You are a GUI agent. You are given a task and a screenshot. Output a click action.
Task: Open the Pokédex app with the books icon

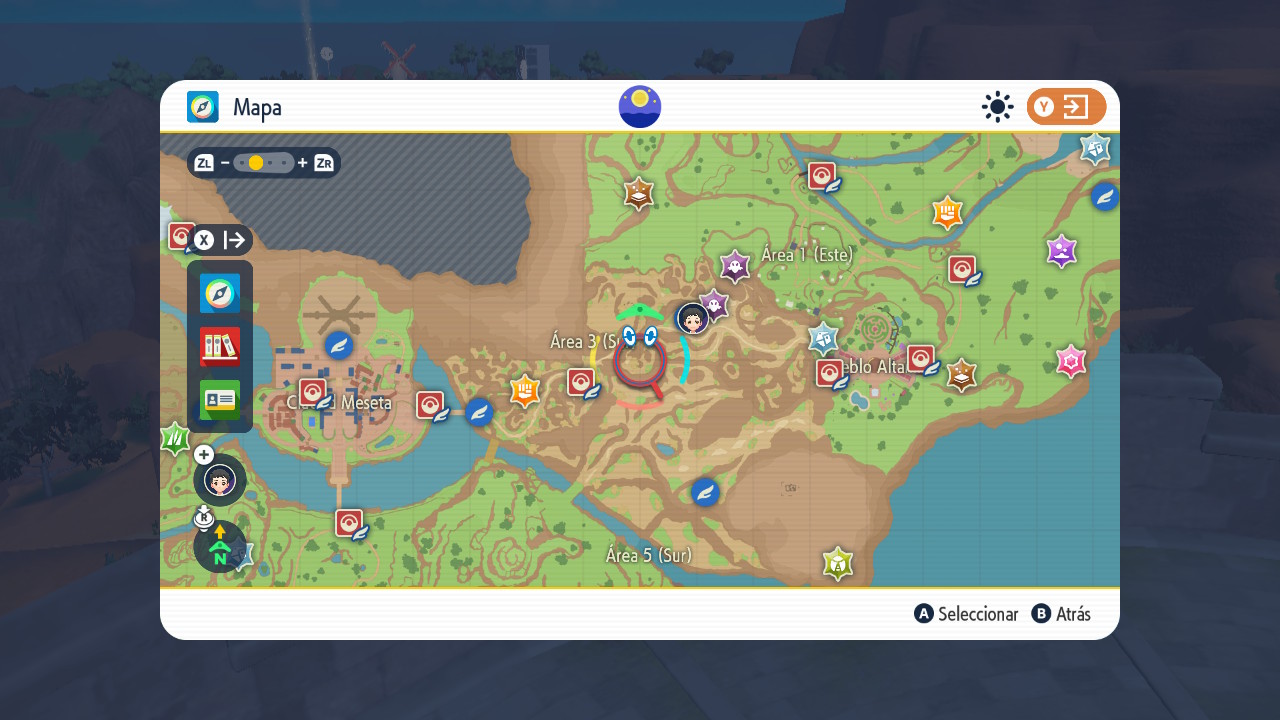220,347
